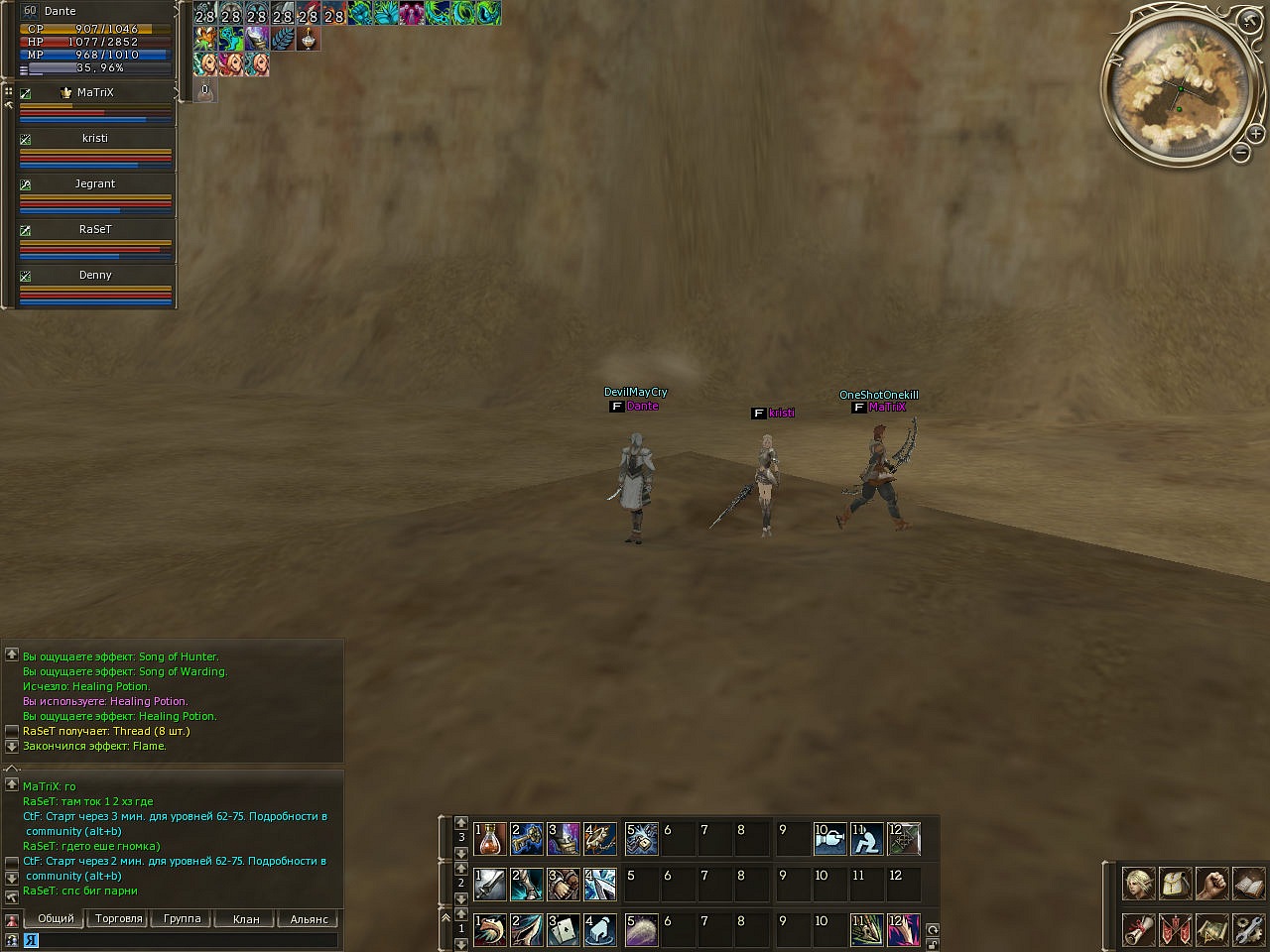Switch to the Клан chat tab

[246, 919]
